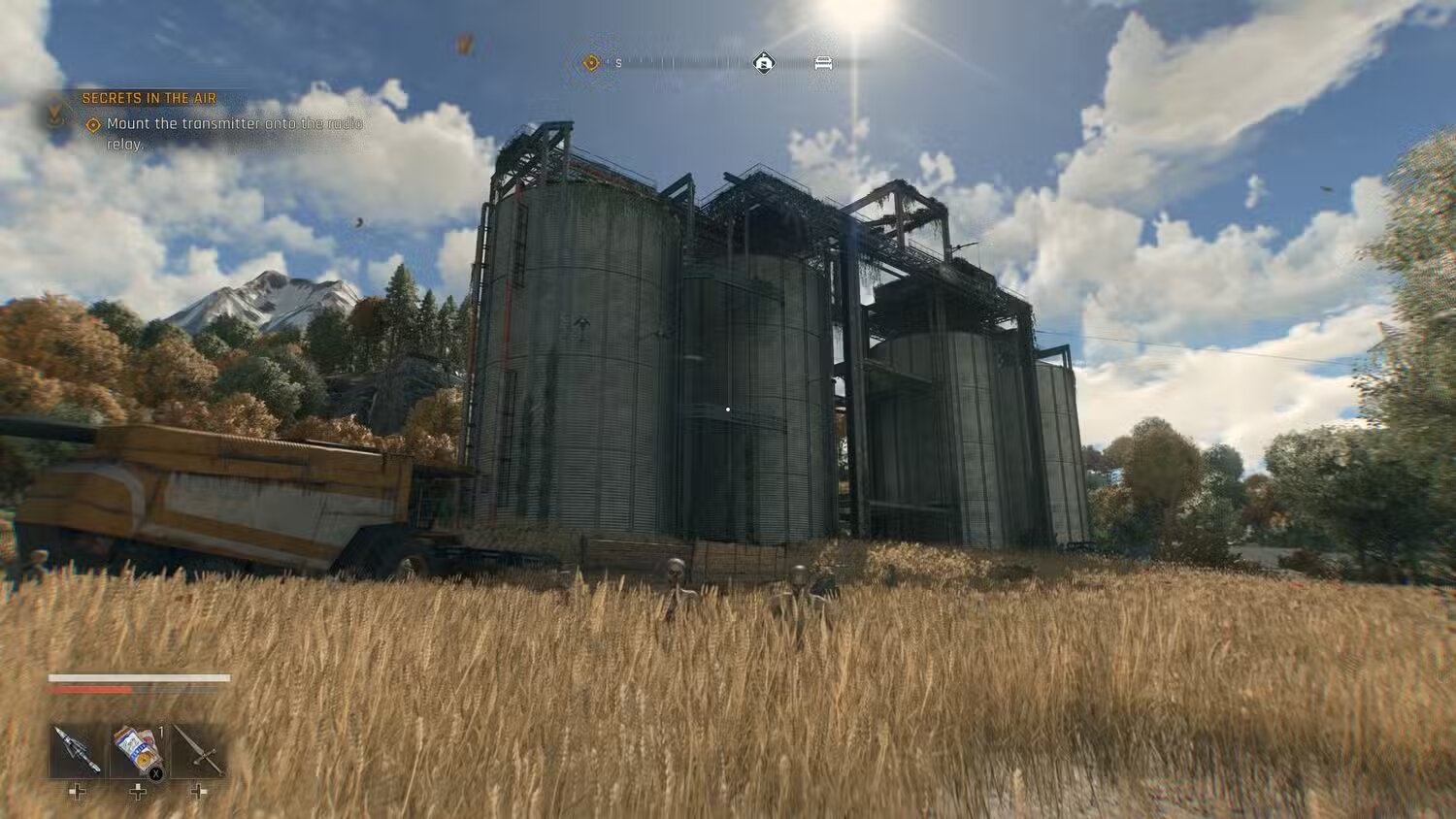Viewport: 1456px width, 819px height.
Task: Open the Secrets in the Air quest tracker
Action: point(149,98)
